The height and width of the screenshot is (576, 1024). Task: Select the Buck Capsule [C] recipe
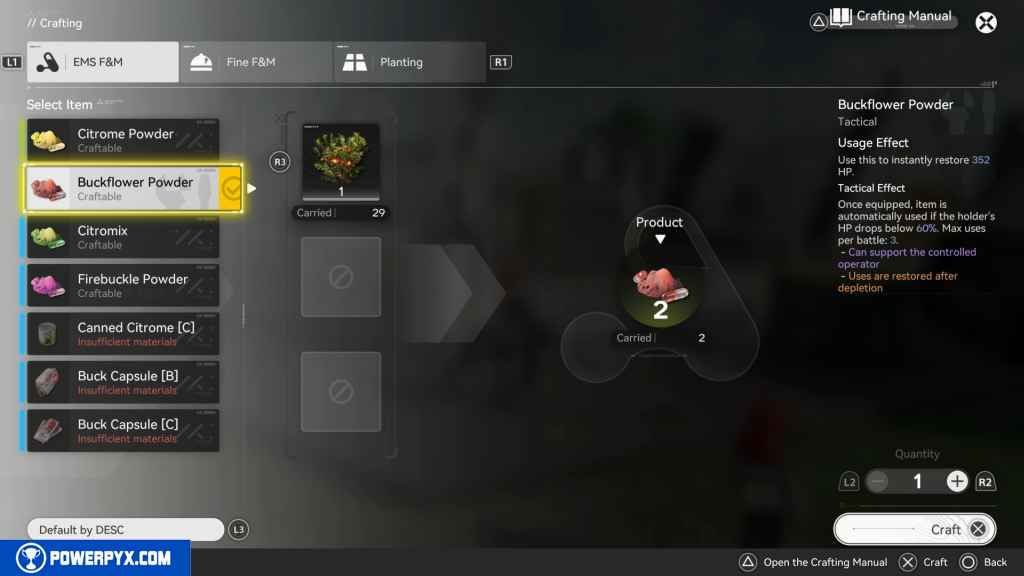123,431
